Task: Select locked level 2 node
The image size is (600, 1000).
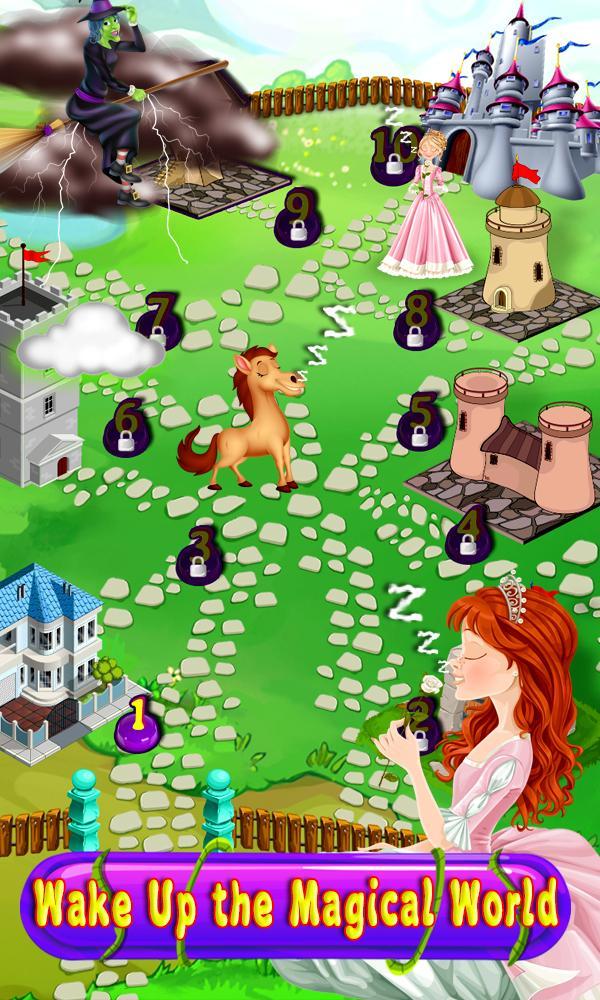Action: click(423, 728)
